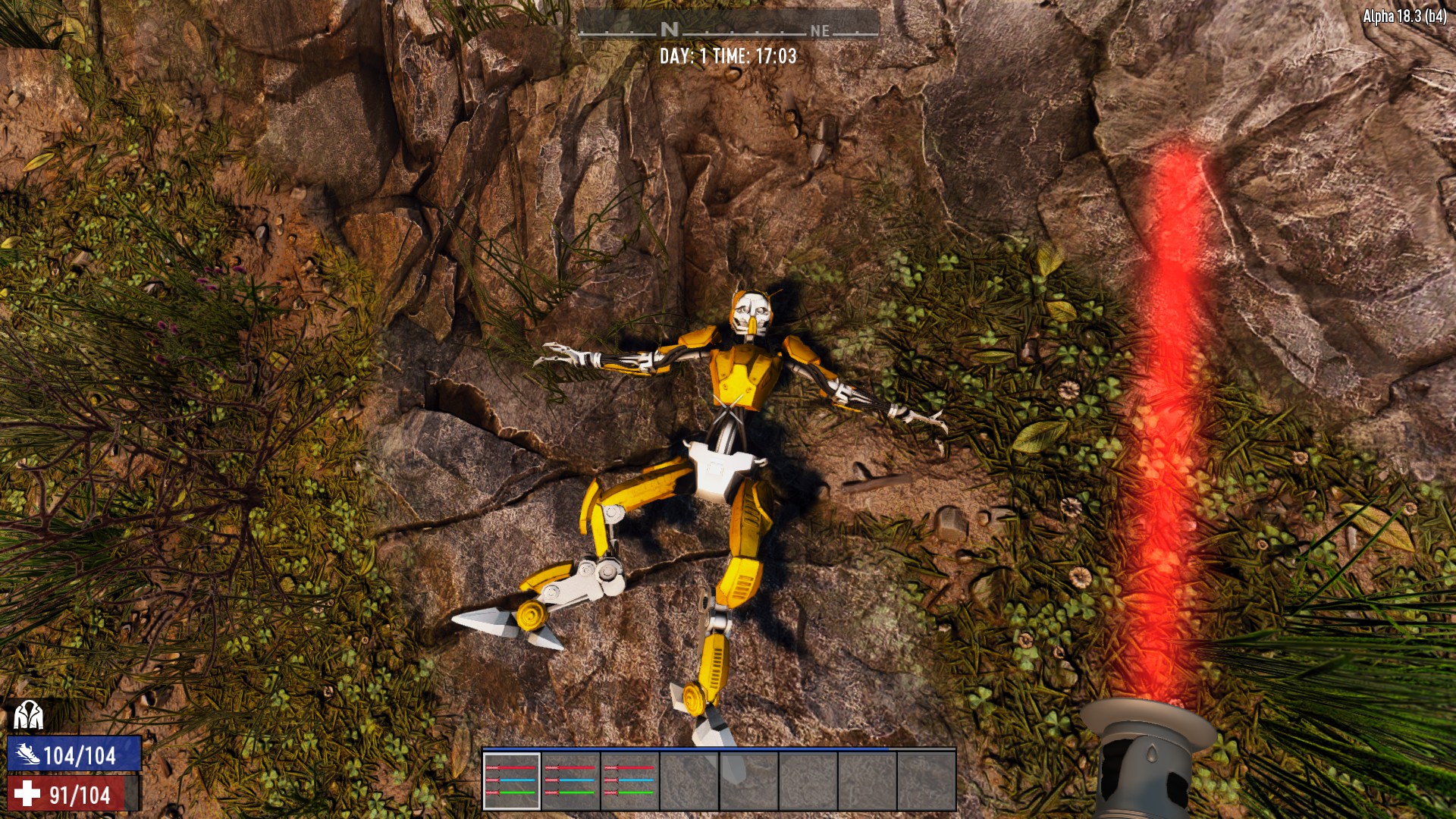Select the highlighted lightsaber hotbar slot
Image resolution: width=1456 pixels, height=819 pixels.
pos(512,781)
